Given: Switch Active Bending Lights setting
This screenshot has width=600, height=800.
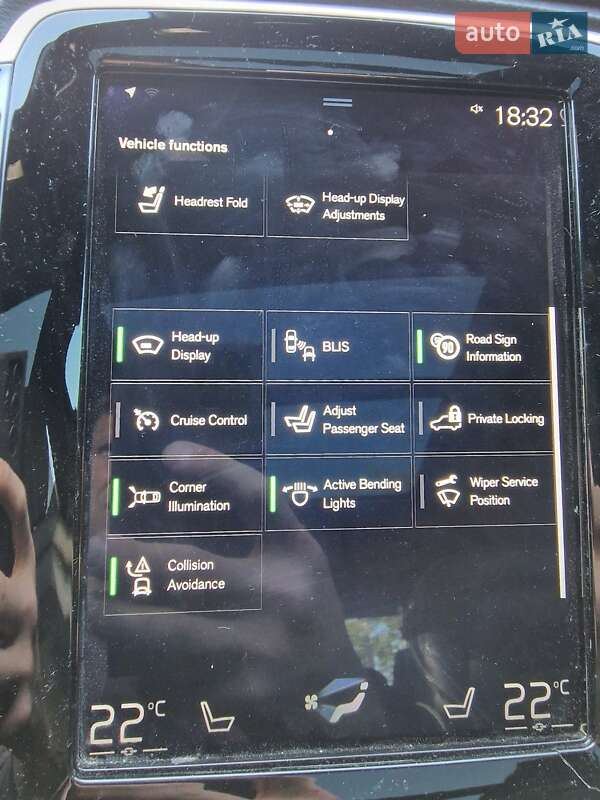Looking at the screenshot, I should [338, 494].
